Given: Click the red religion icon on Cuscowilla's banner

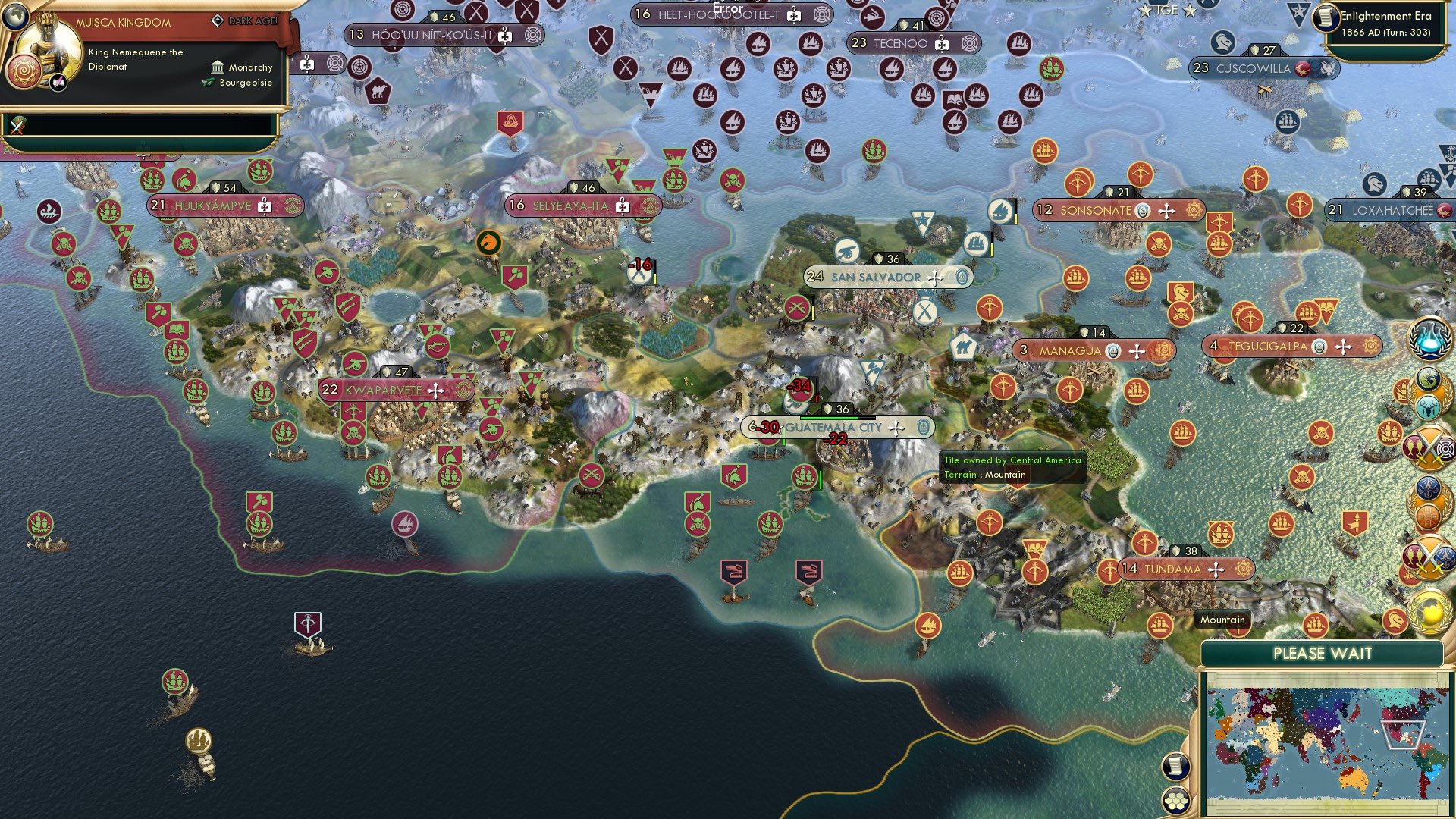Looking at the screenshot, I should tap(1303, 68).
